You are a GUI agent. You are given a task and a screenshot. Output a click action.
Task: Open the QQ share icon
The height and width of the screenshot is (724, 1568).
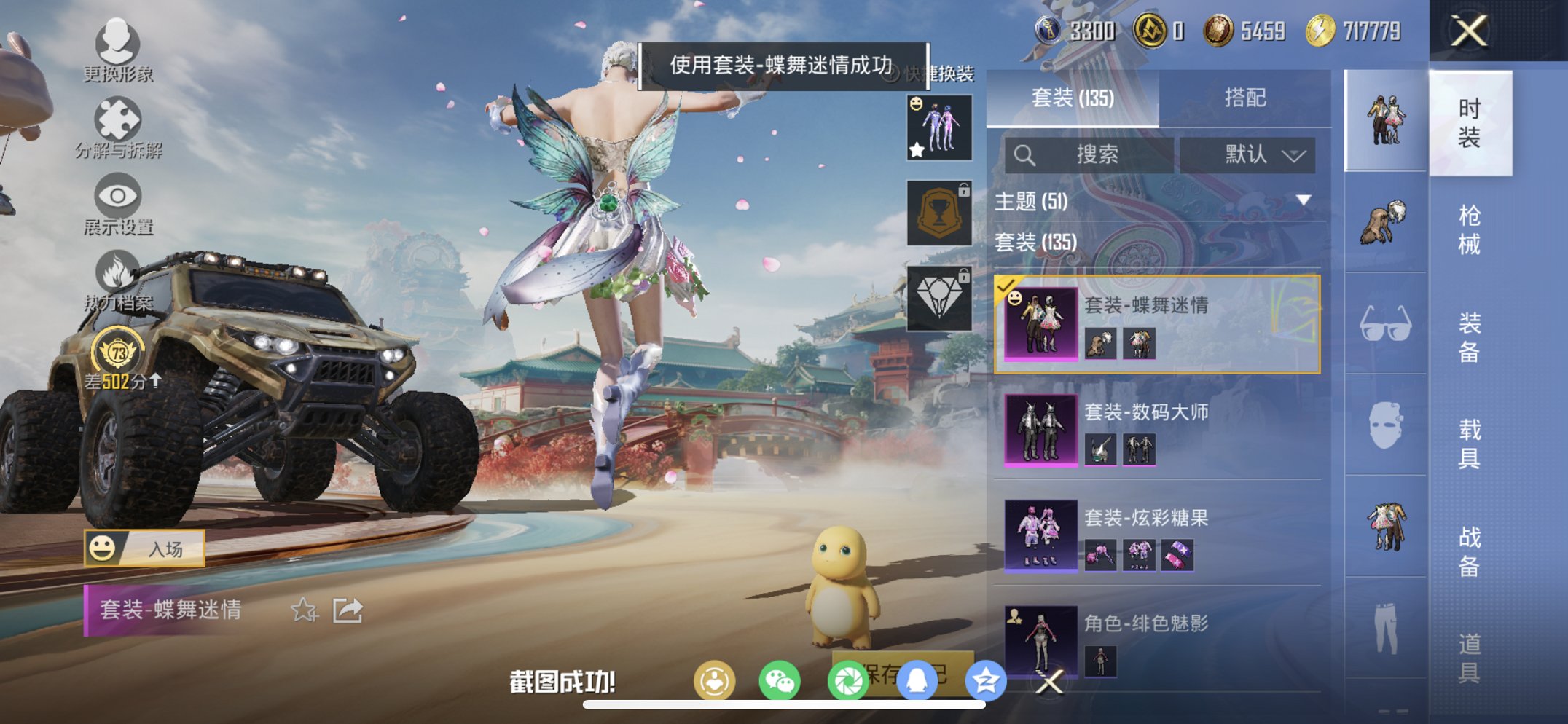[x=915, y=679]
